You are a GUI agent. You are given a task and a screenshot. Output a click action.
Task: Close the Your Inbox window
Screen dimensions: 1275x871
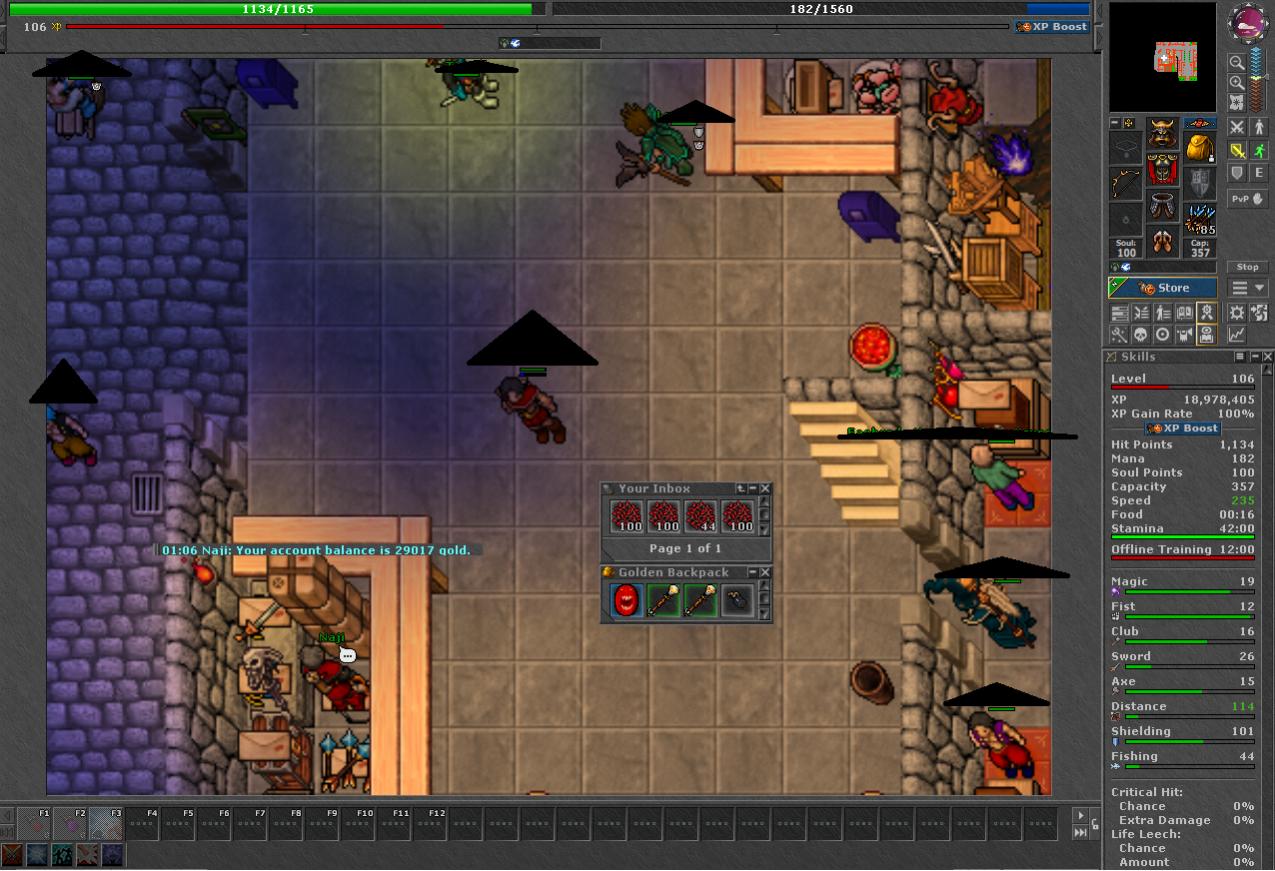pyautogui.click(x=765, y=489)
